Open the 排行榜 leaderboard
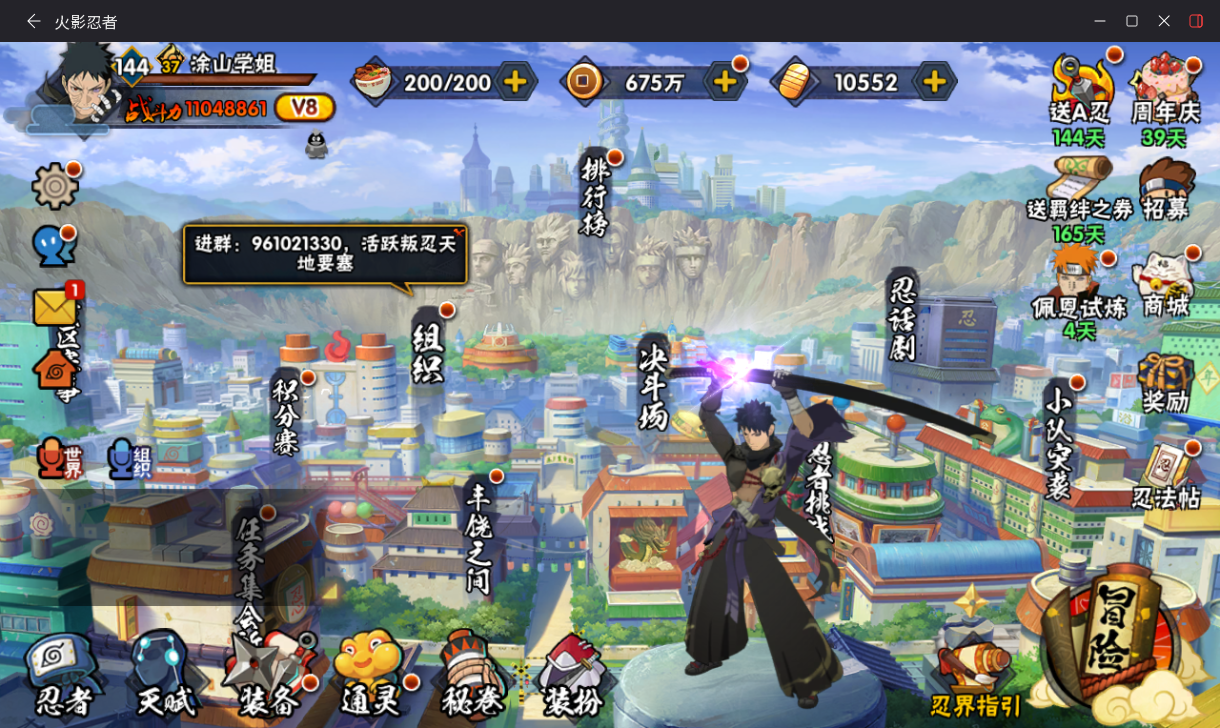This screenshot has width=1220, height=728. (x=594, y=197)
